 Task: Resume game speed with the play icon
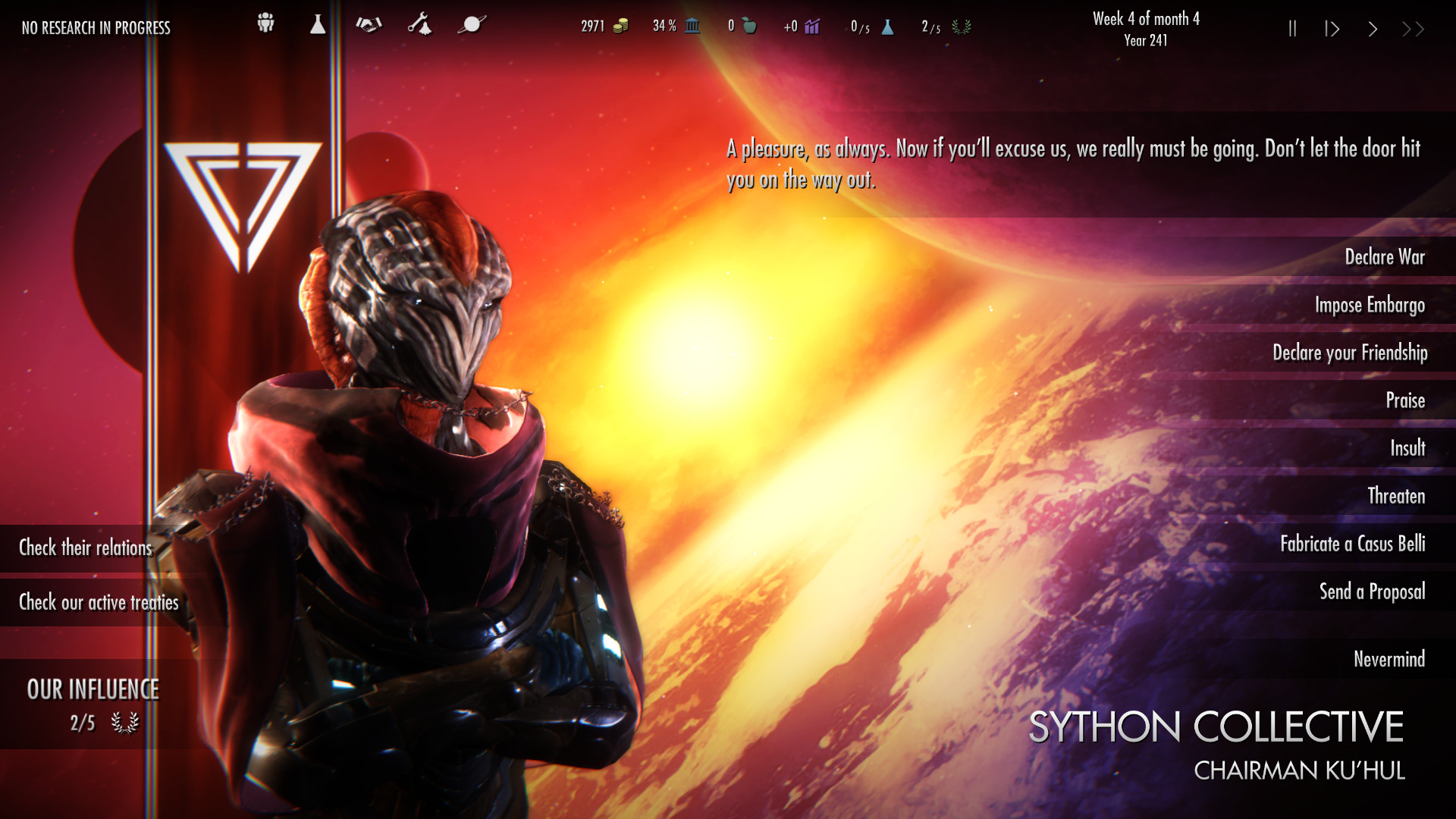[x=1332, y=29]
